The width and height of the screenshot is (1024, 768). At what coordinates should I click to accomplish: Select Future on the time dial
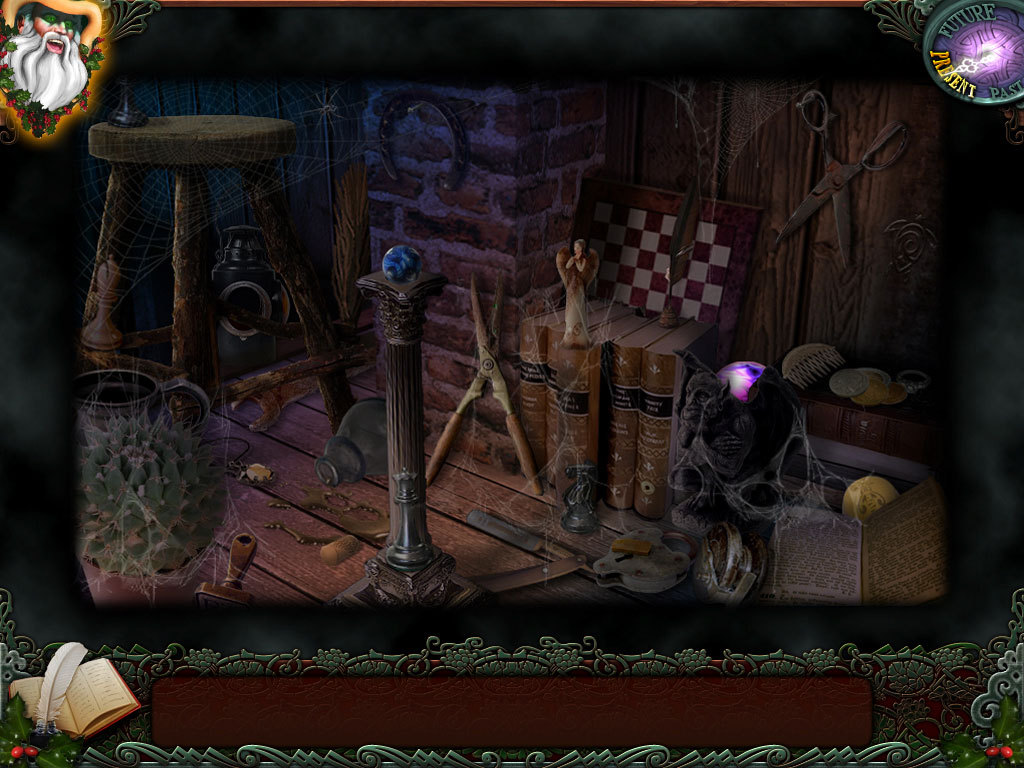click(x=964, y=20)
